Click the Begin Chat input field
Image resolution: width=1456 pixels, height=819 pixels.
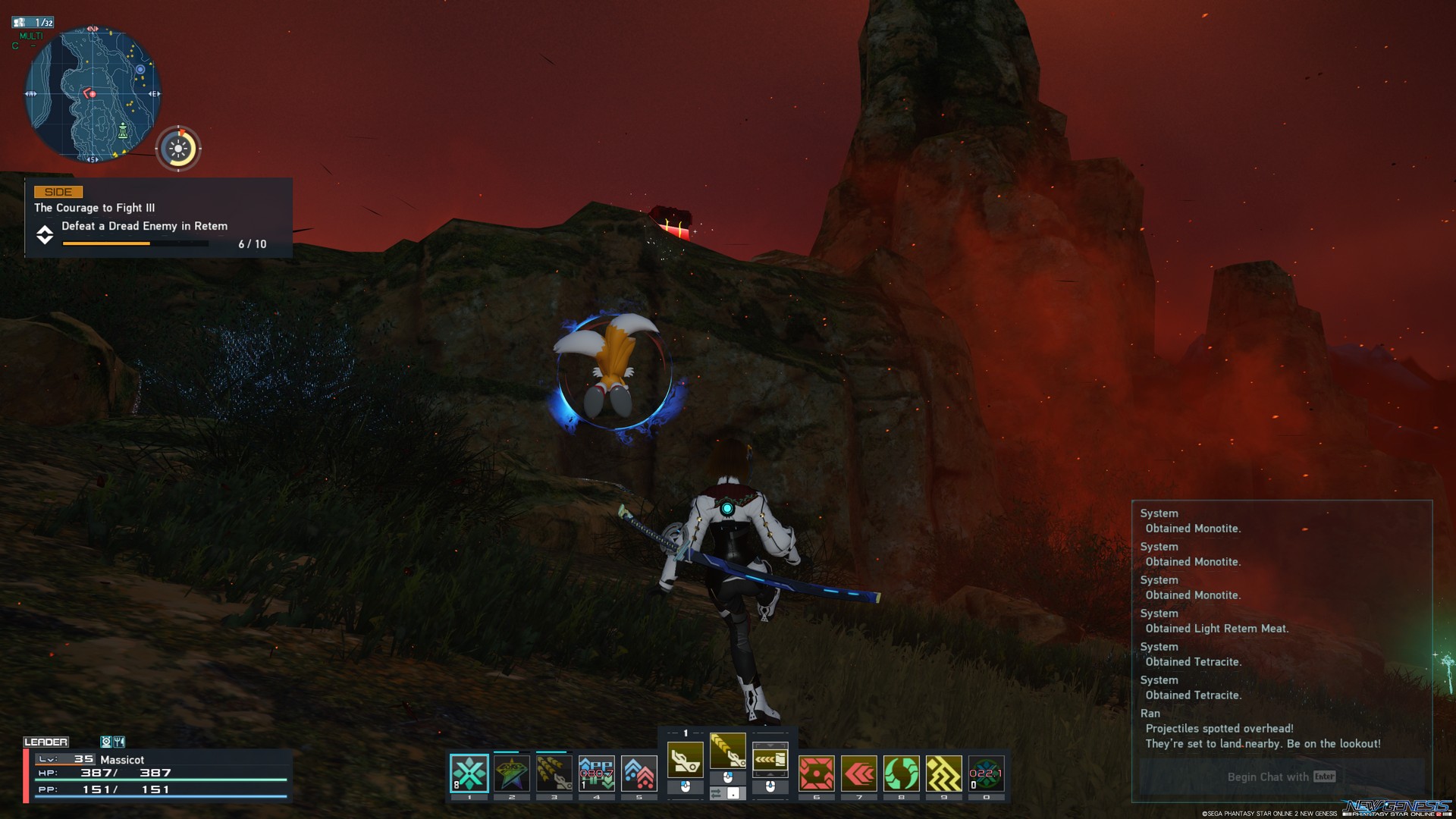pos(1280,777)
